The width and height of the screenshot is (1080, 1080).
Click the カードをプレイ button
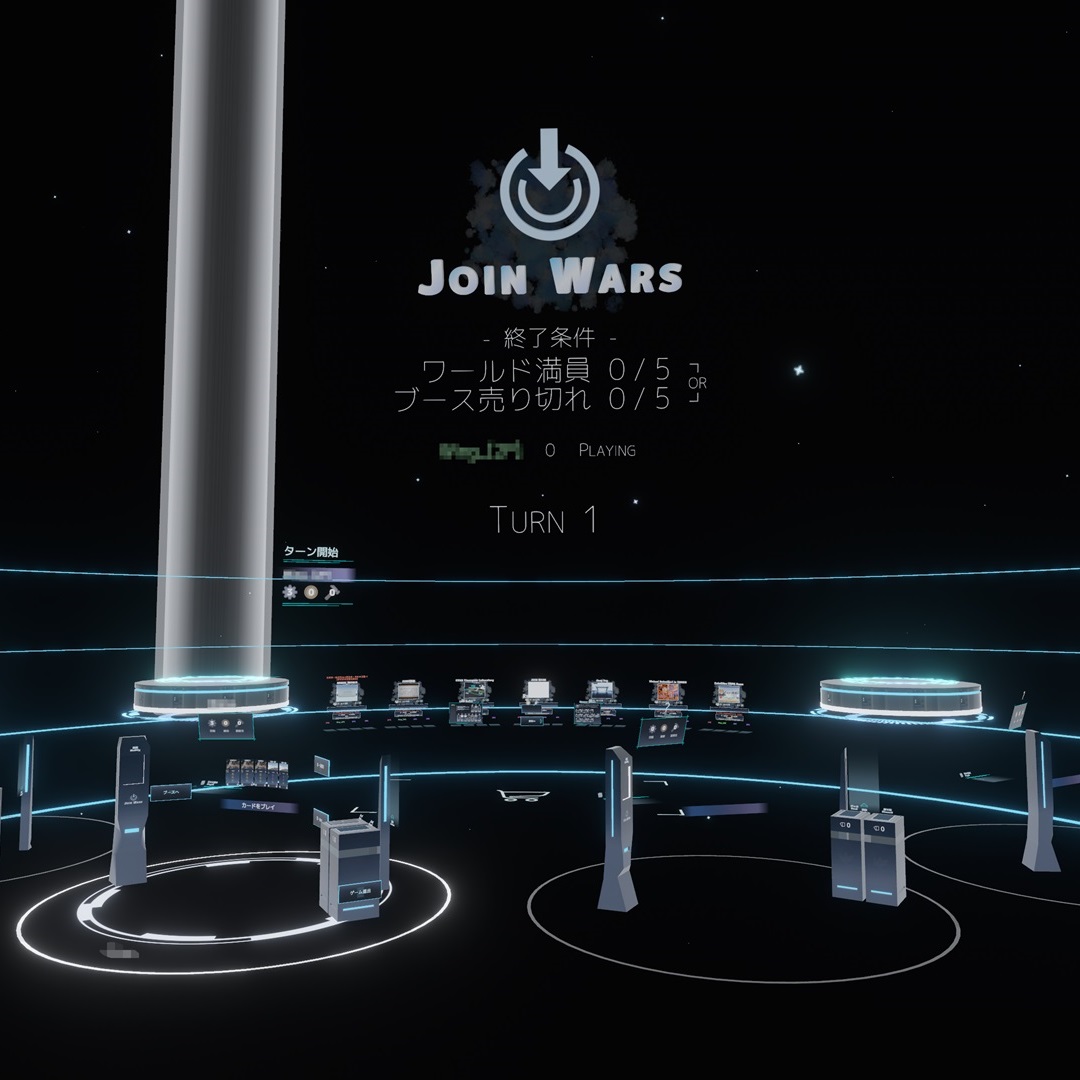pyautogui.click(x=260, y=804)
